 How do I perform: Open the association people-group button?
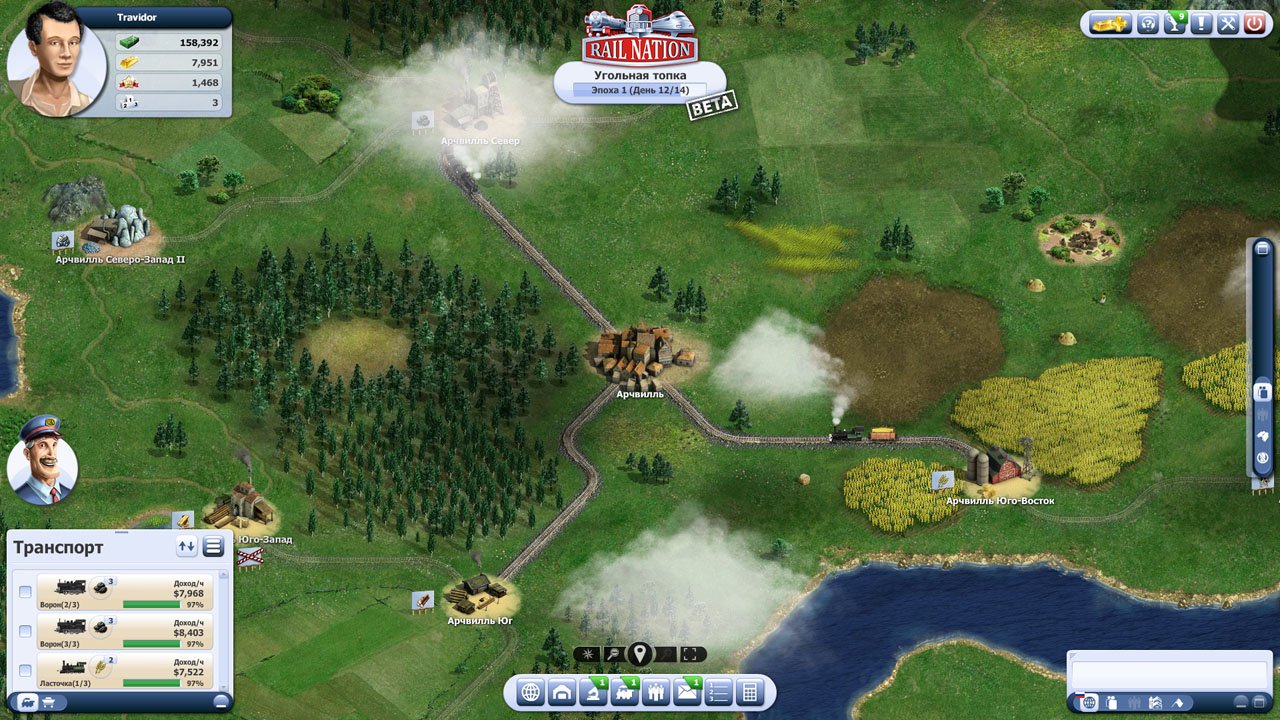click(656, 692)
